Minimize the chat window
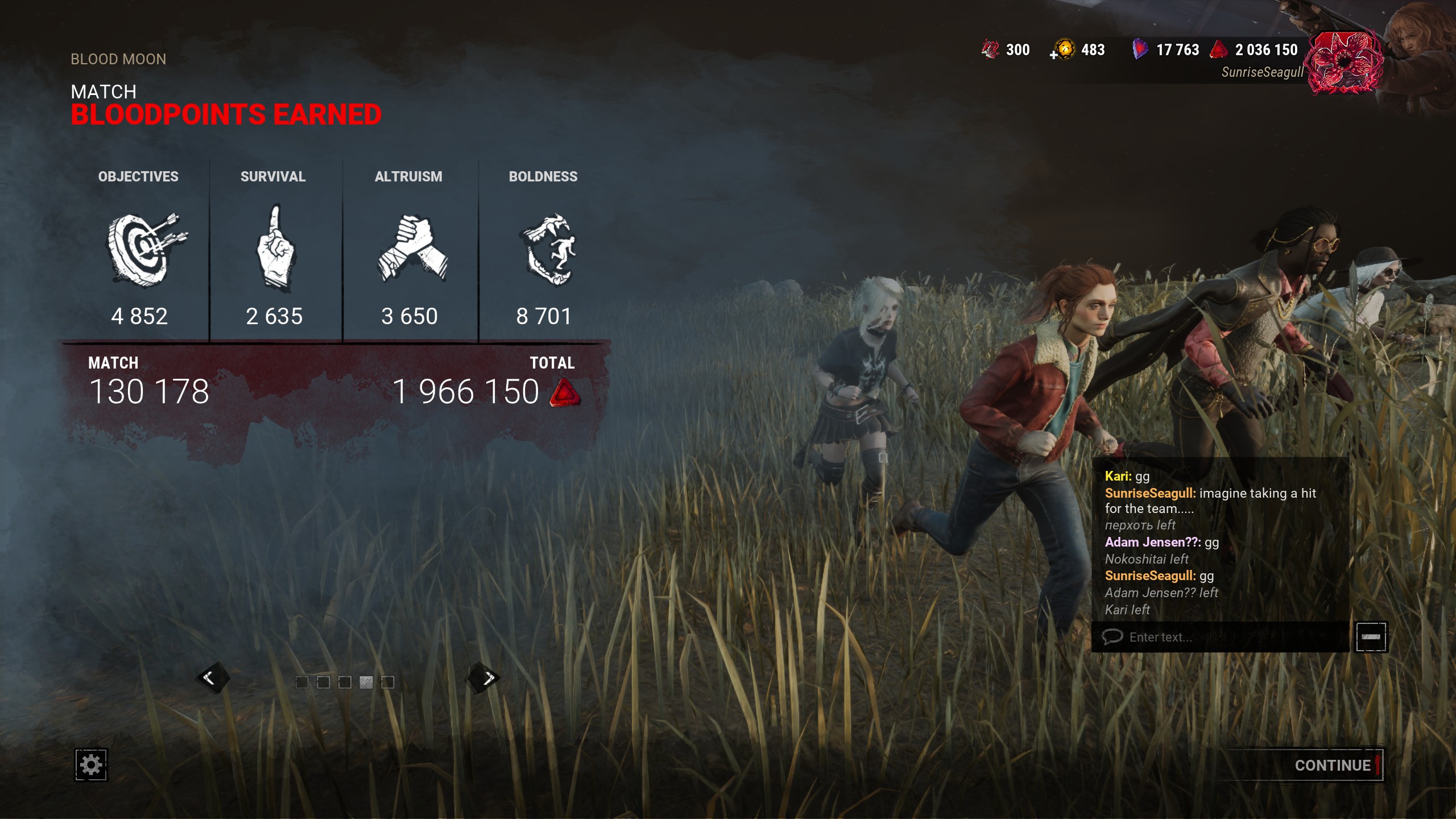This screenshot has width=1456, height=819. coord(1371,637)
